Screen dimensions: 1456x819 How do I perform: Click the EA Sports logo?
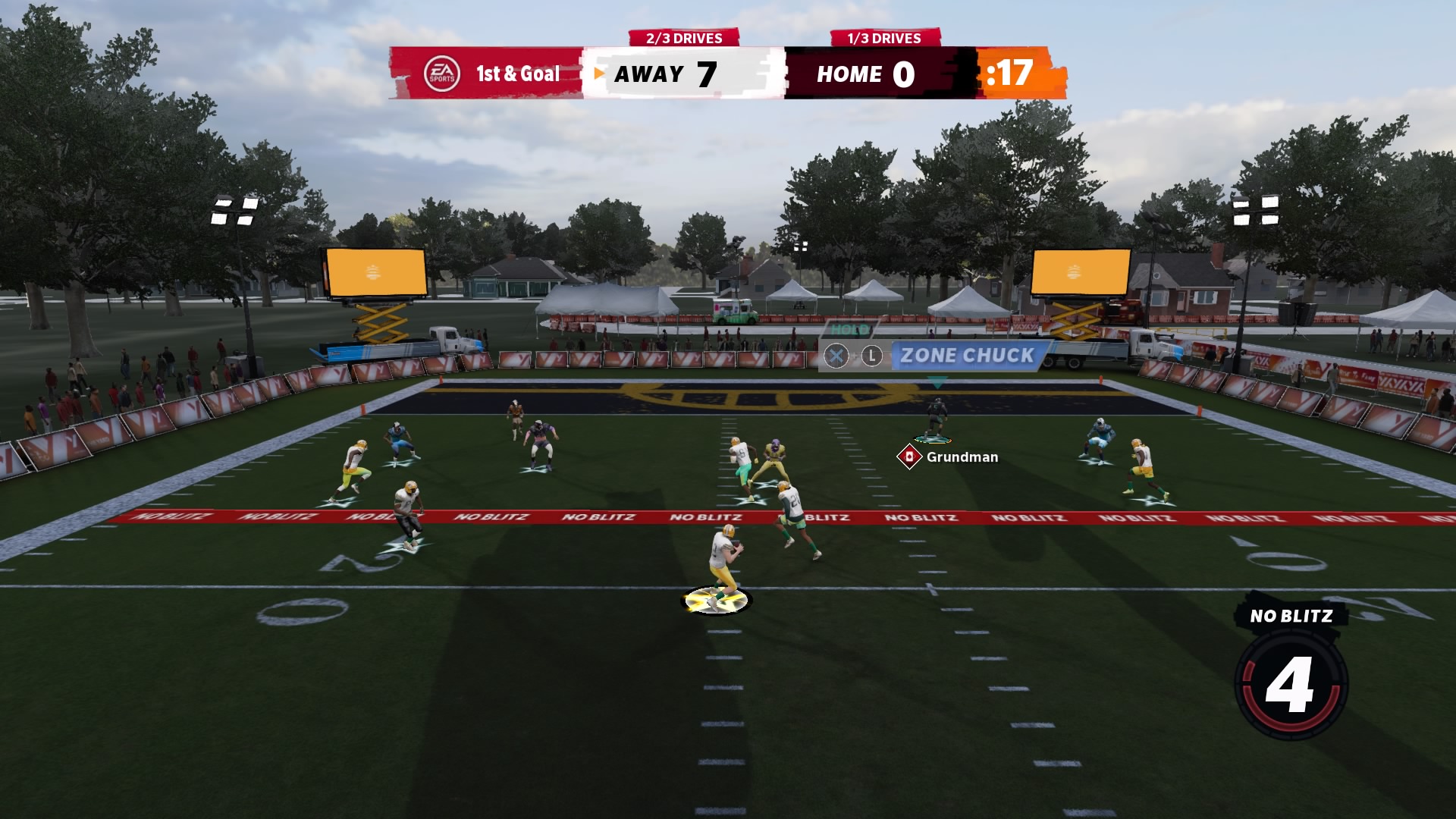[444, 74]
